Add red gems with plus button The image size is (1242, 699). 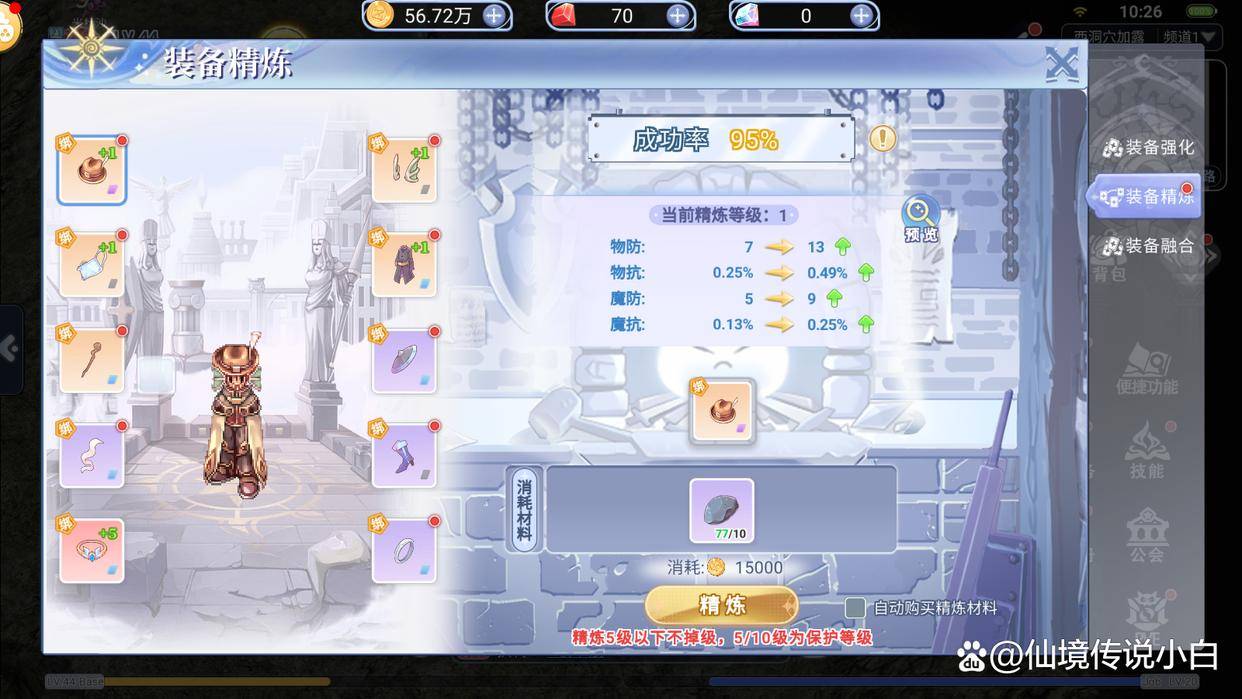tap(677, 15)
